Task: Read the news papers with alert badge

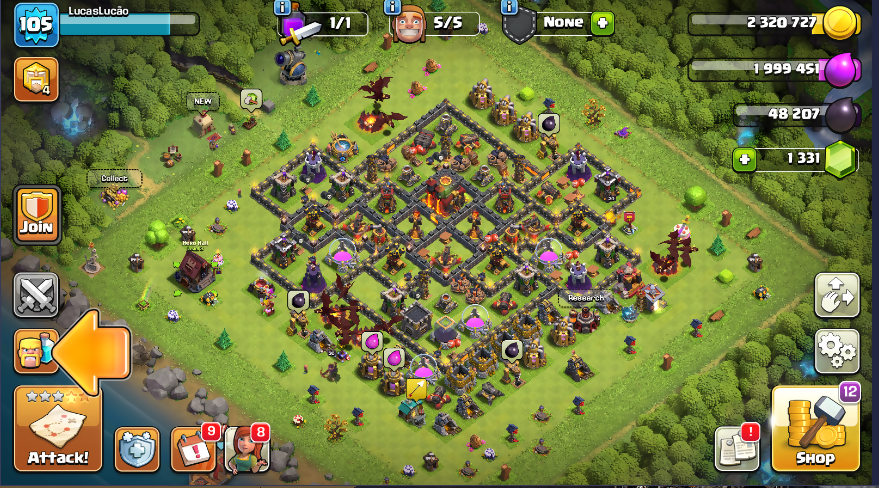Action: pos(736,448)
